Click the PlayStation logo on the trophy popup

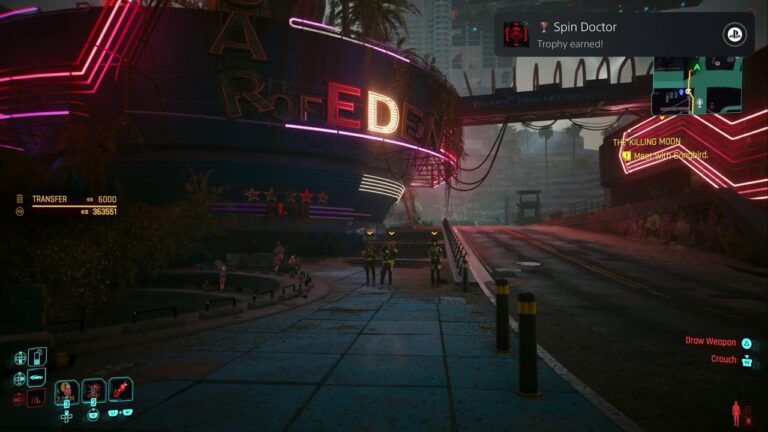tap(732, 34)
